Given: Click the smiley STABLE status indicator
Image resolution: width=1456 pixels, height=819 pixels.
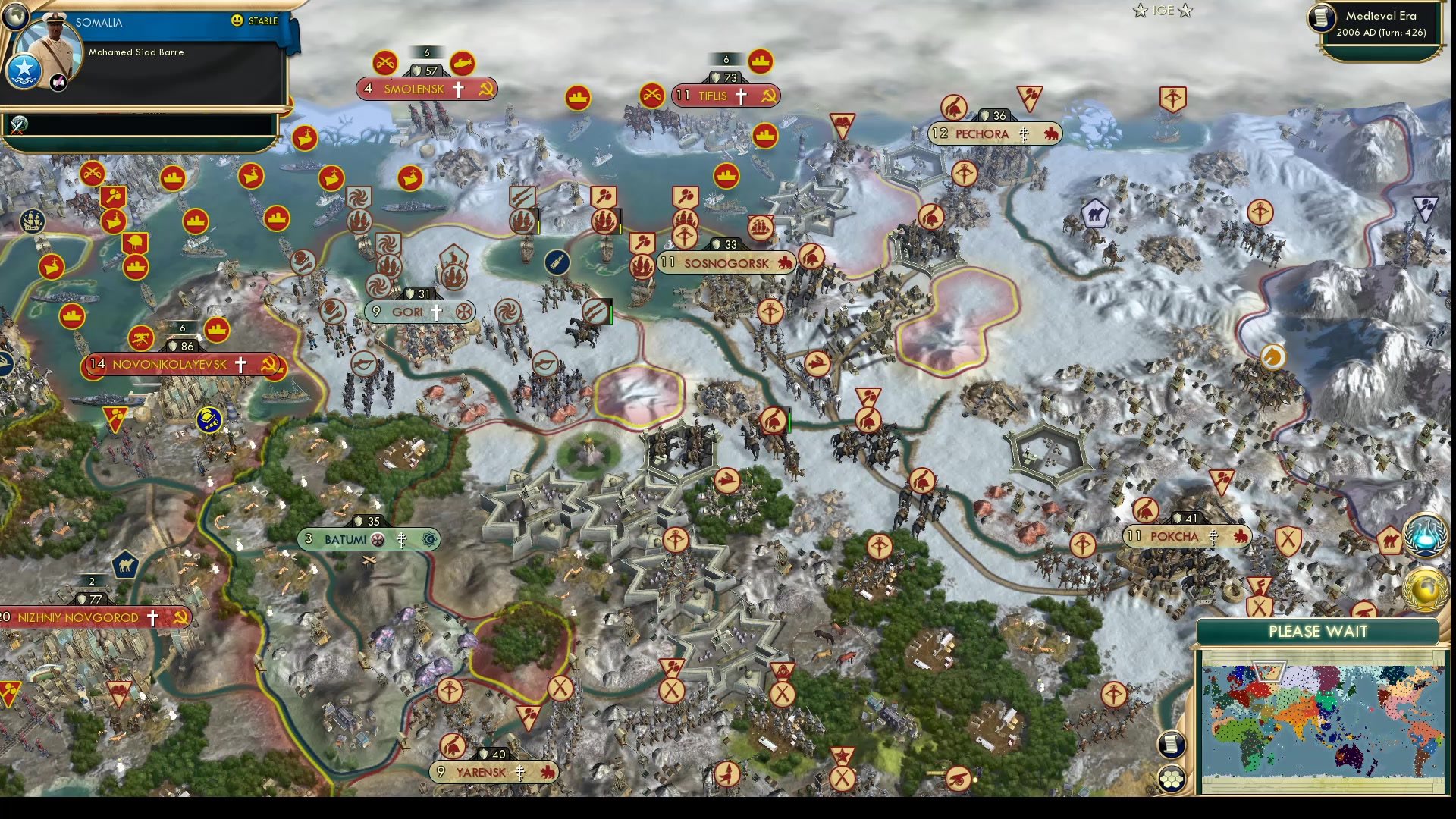Looking at the screenshot, I should (x=238, y=21).
